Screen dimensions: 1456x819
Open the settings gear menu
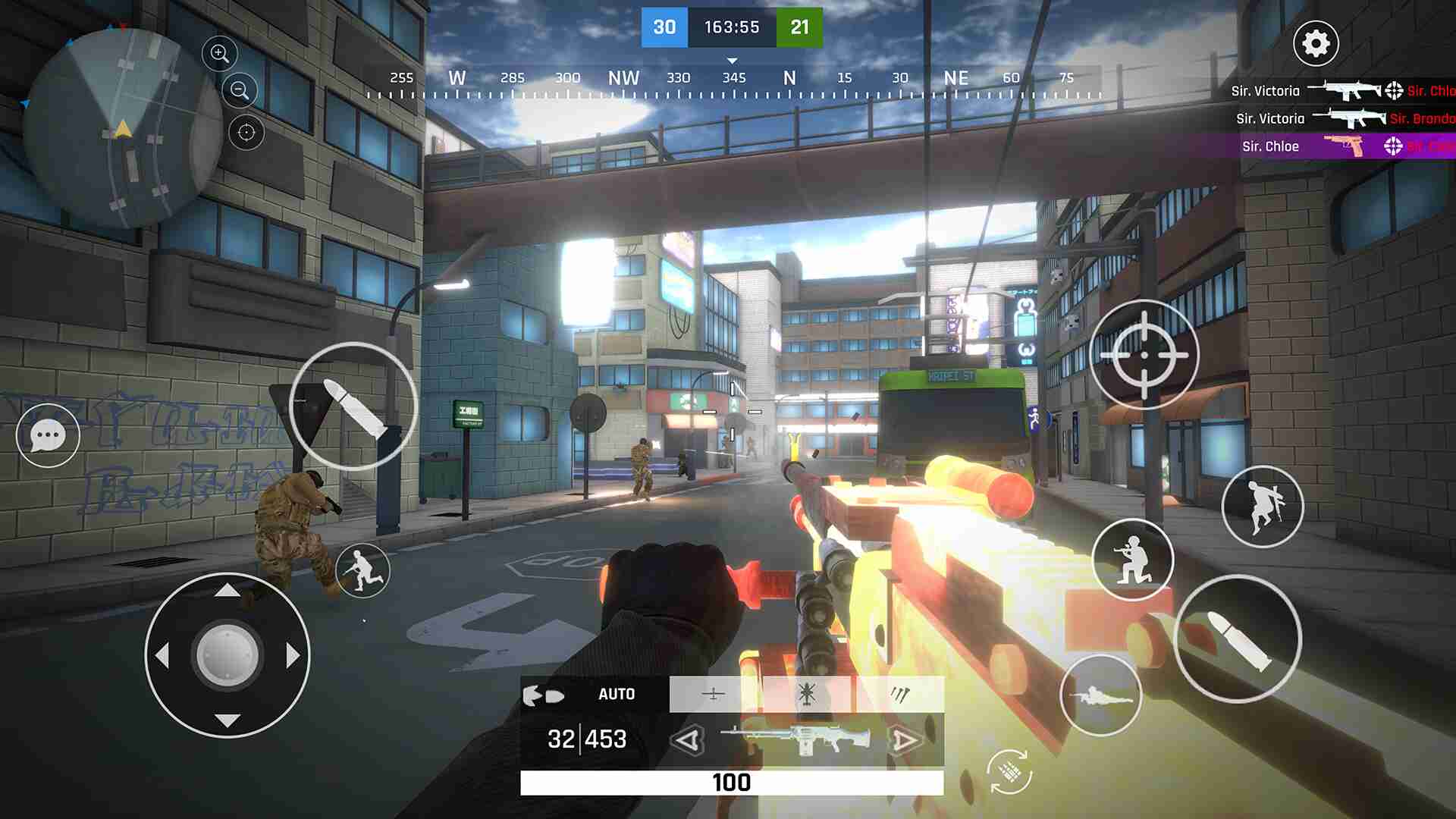pyautogui.click(x=1316, y=43)
